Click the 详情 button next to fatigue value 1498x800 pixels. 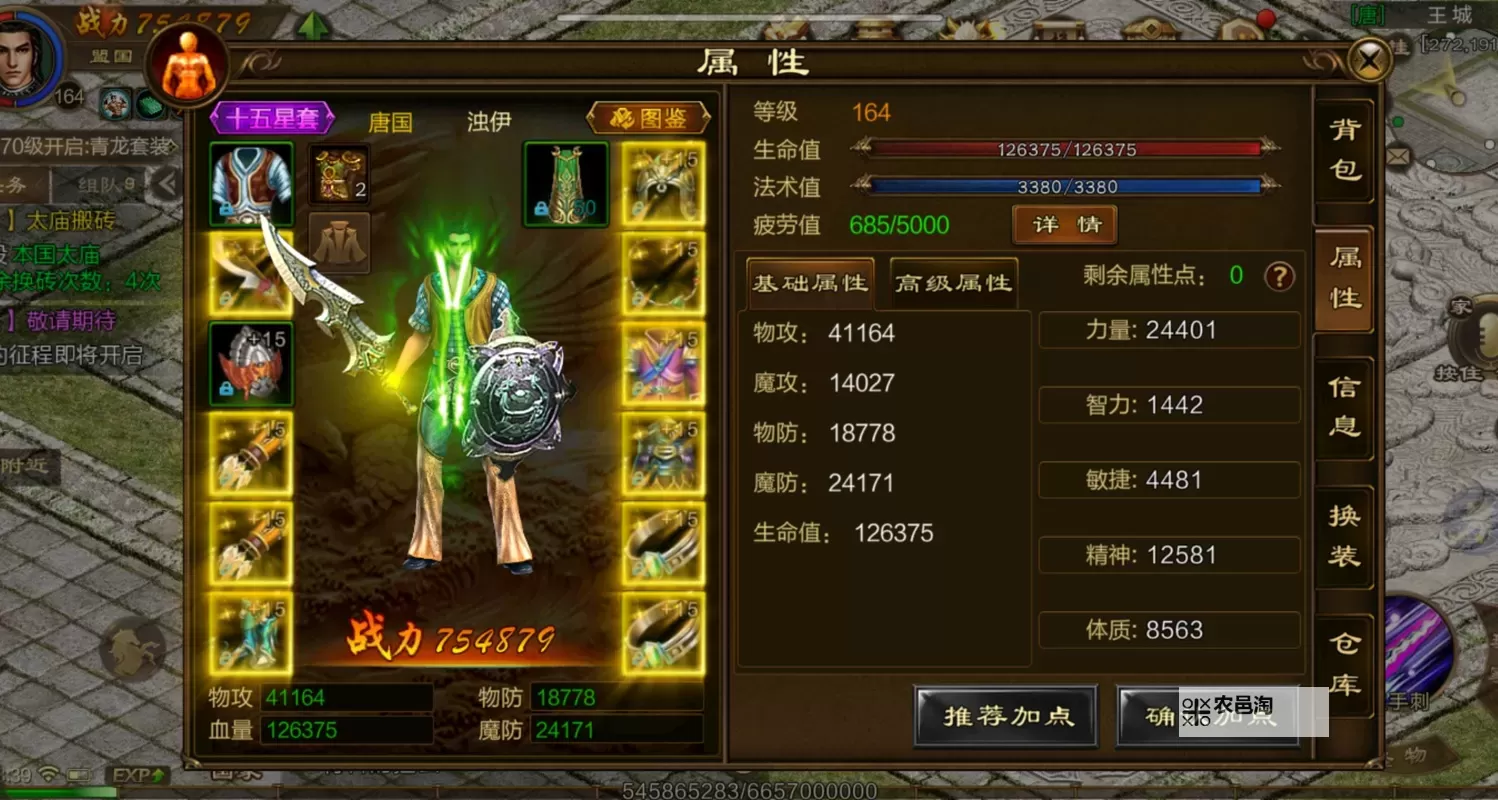1063,225
